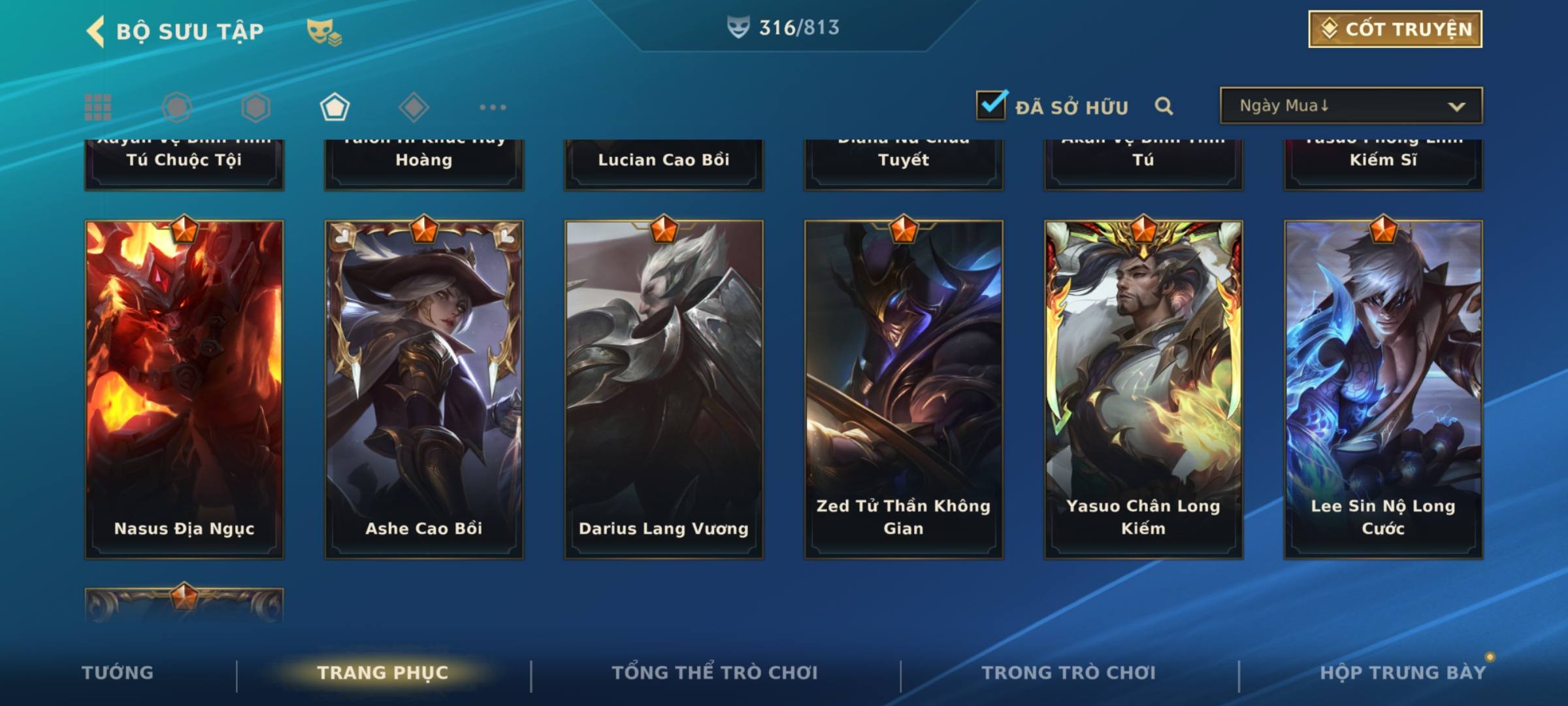Select the Ashe Cao Bồi skin card
The width and height of the screenshot is (1568, 706).
click(424, 389)
